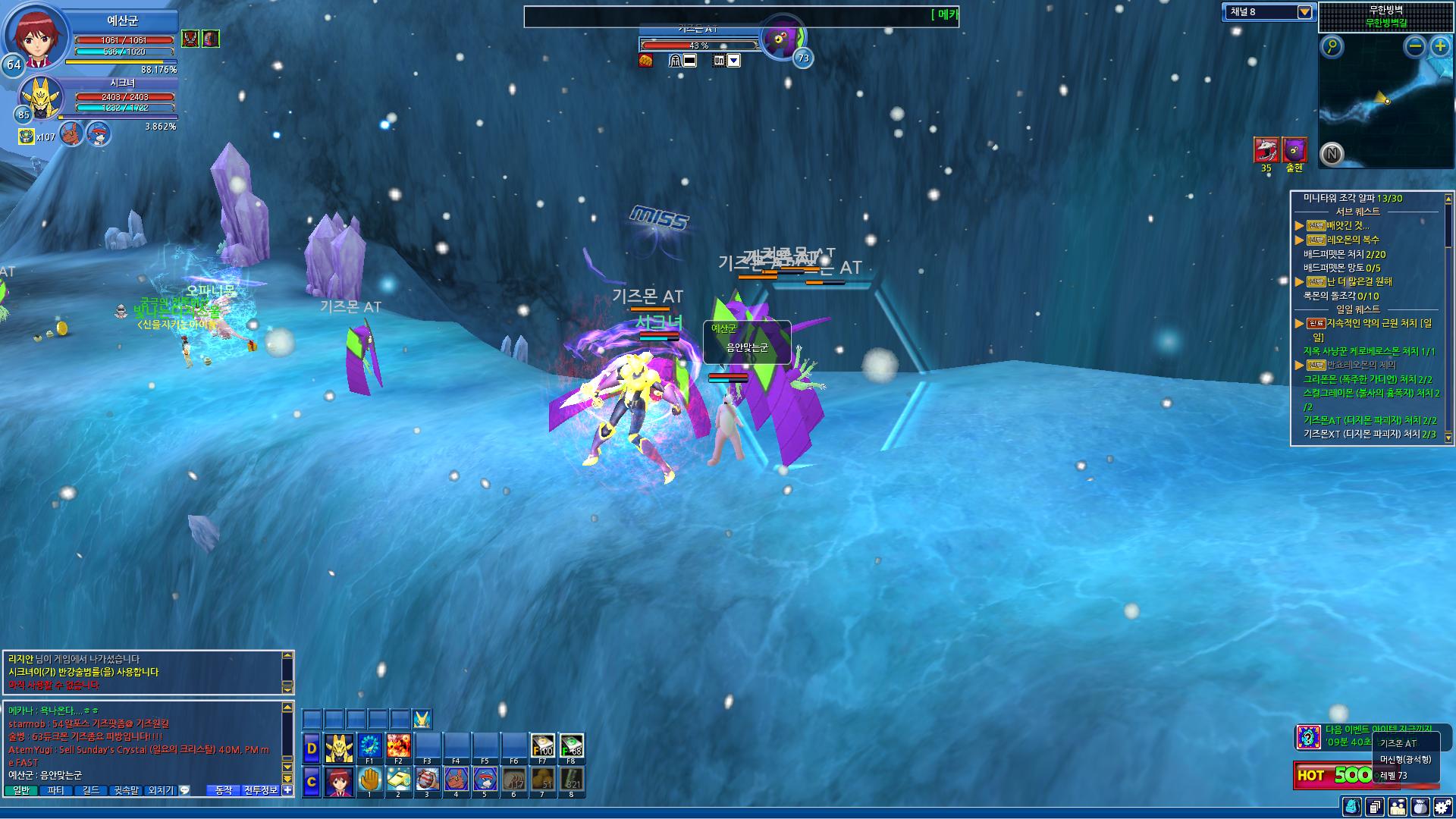Viewport: 1456px width, 819px height.
Task: Open the two-people community menu icon
Action: [1397, 807]
